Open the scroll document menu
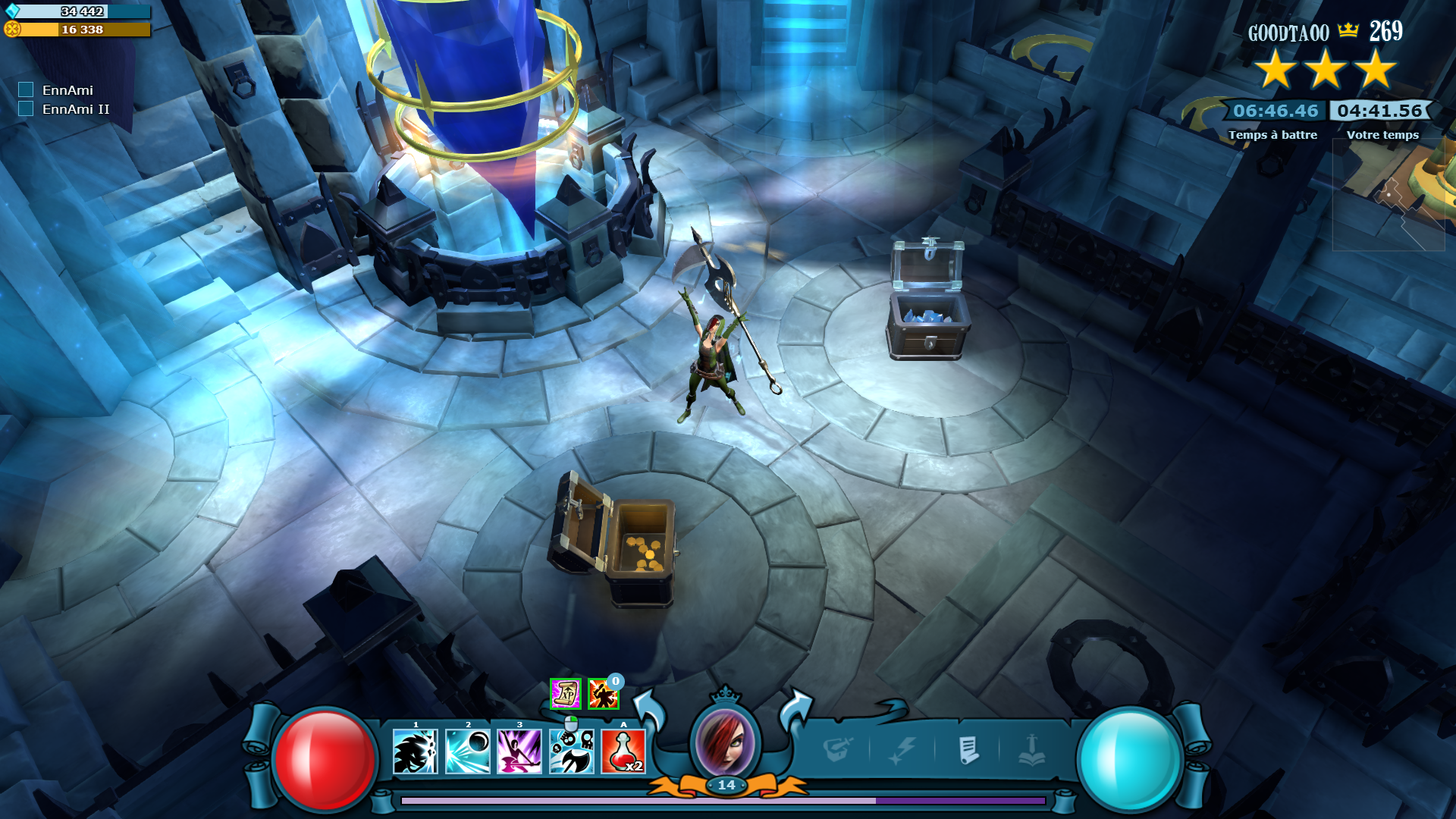 pyautogui.click(x=968, y=751)
